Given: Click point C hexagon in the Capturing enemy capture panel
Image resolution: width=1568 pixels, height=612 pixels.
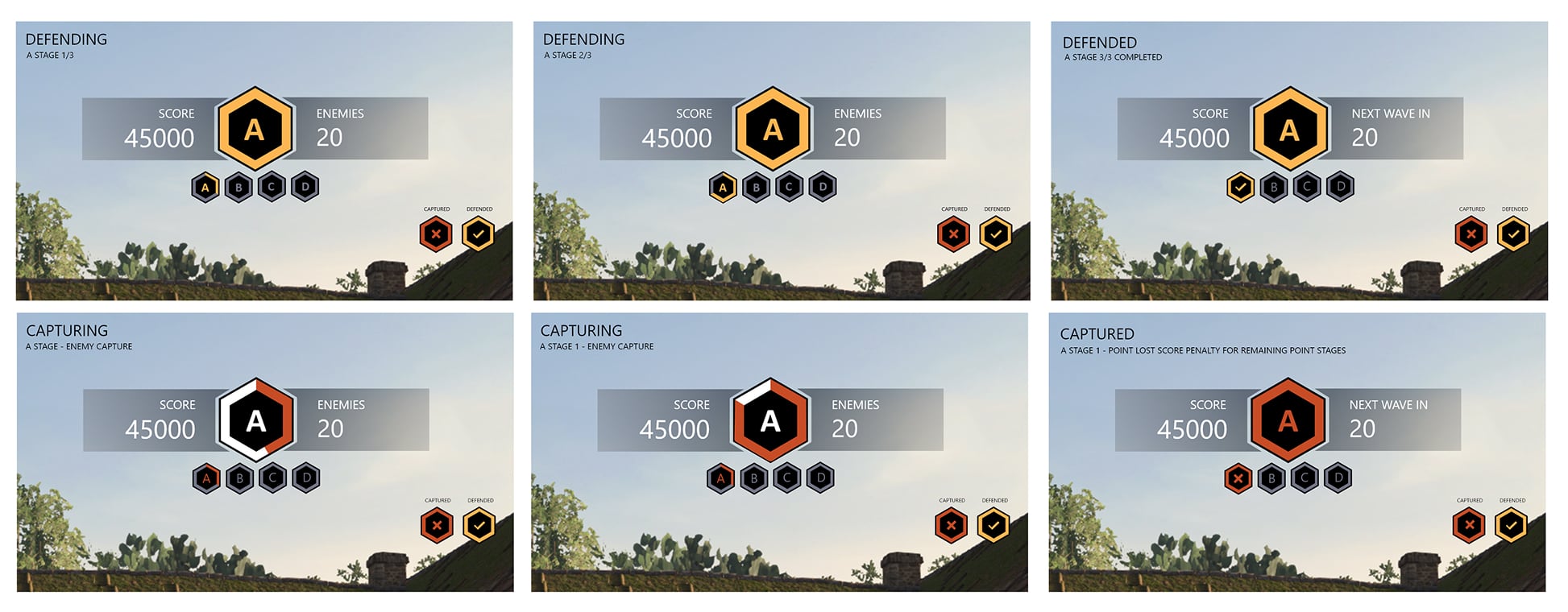Looking at the screenshot, I should pos(274,478).
